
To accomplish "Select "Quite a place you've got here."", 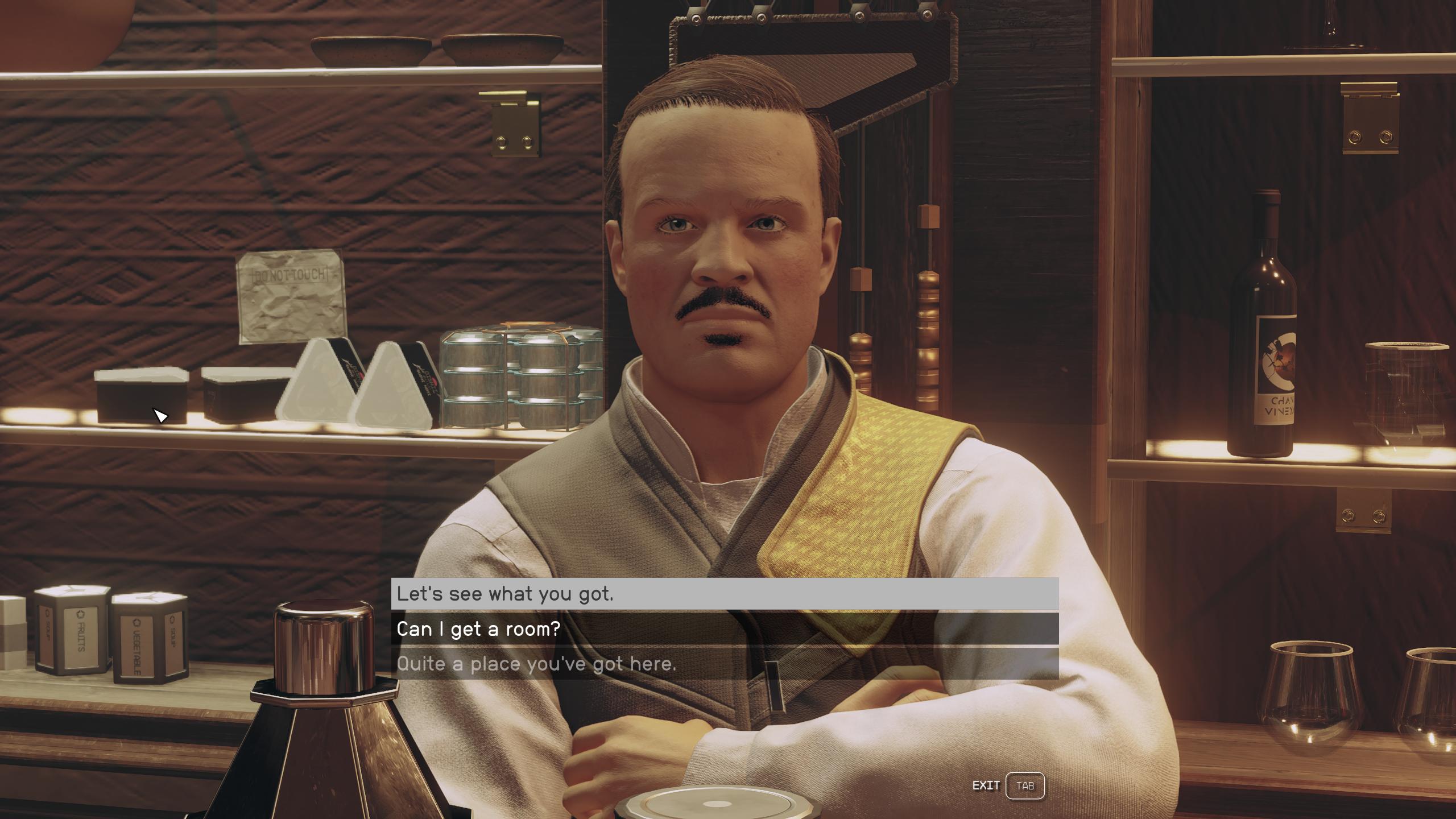I will tap(724, 664).
